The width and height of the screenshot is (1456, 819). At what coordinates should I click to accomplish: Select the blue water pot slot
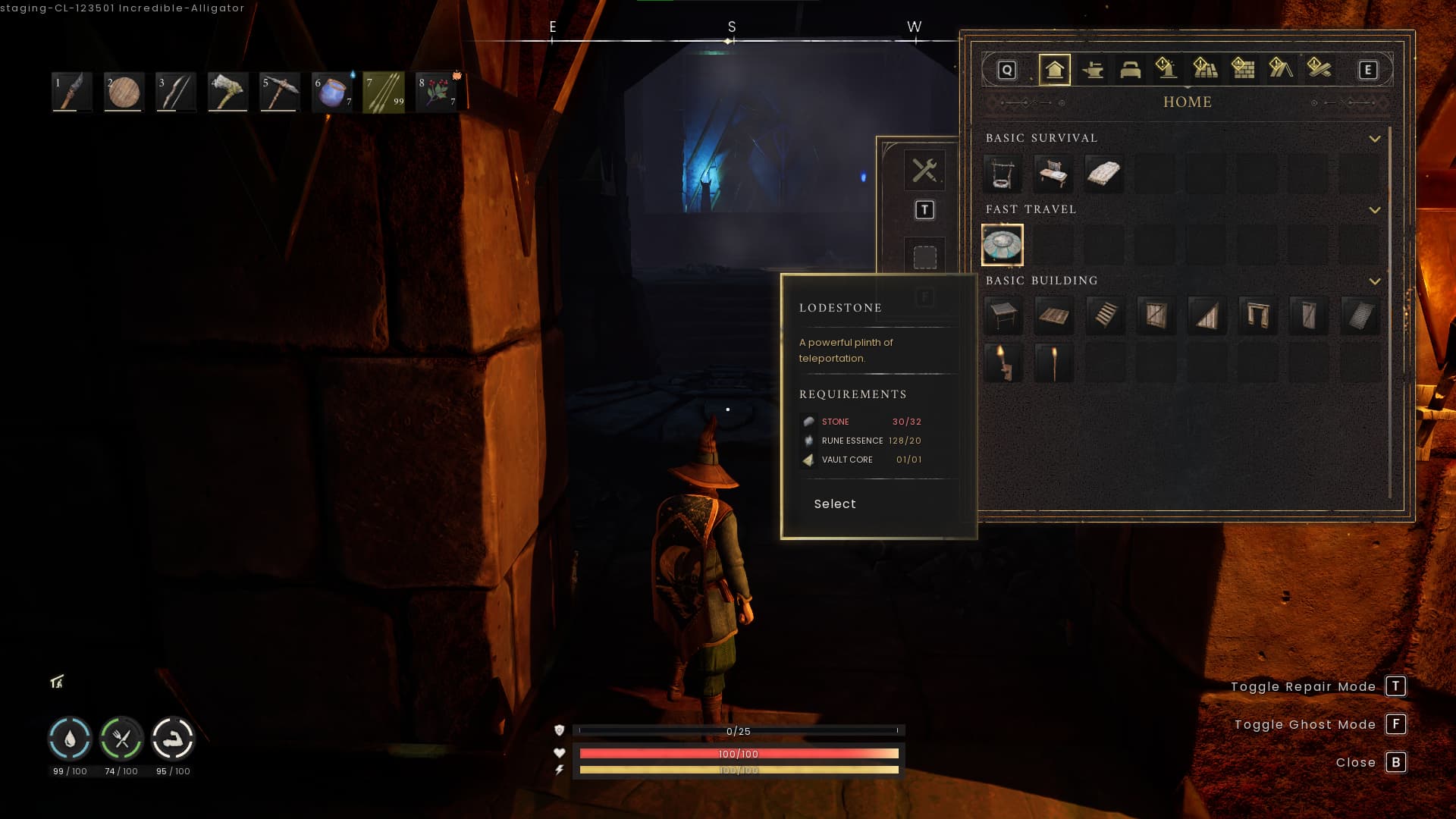pos(331,93)
